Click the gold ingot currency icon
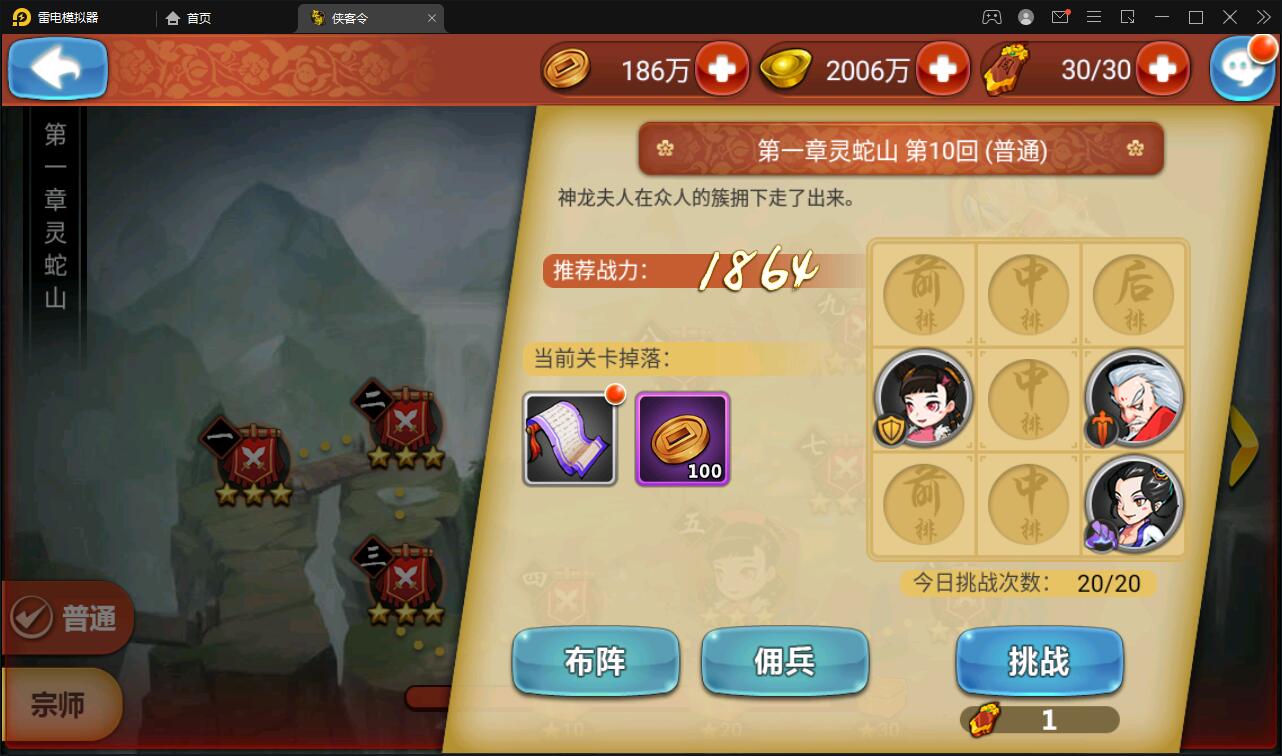The height and width of the screenshot is (756, 1282). pos(786,68)
